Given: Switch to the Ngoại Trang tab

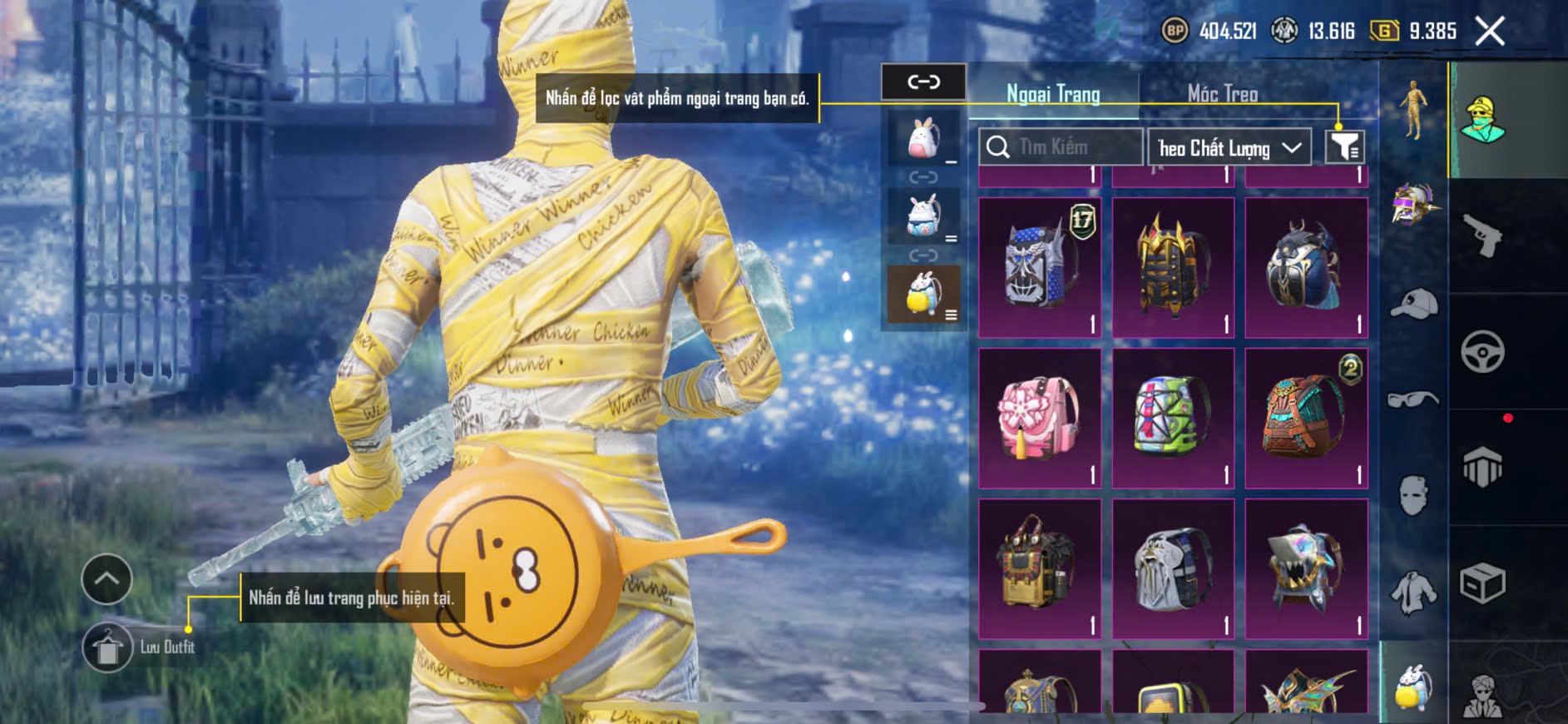Looking at the screenshot, I should tap(1053, 94).
